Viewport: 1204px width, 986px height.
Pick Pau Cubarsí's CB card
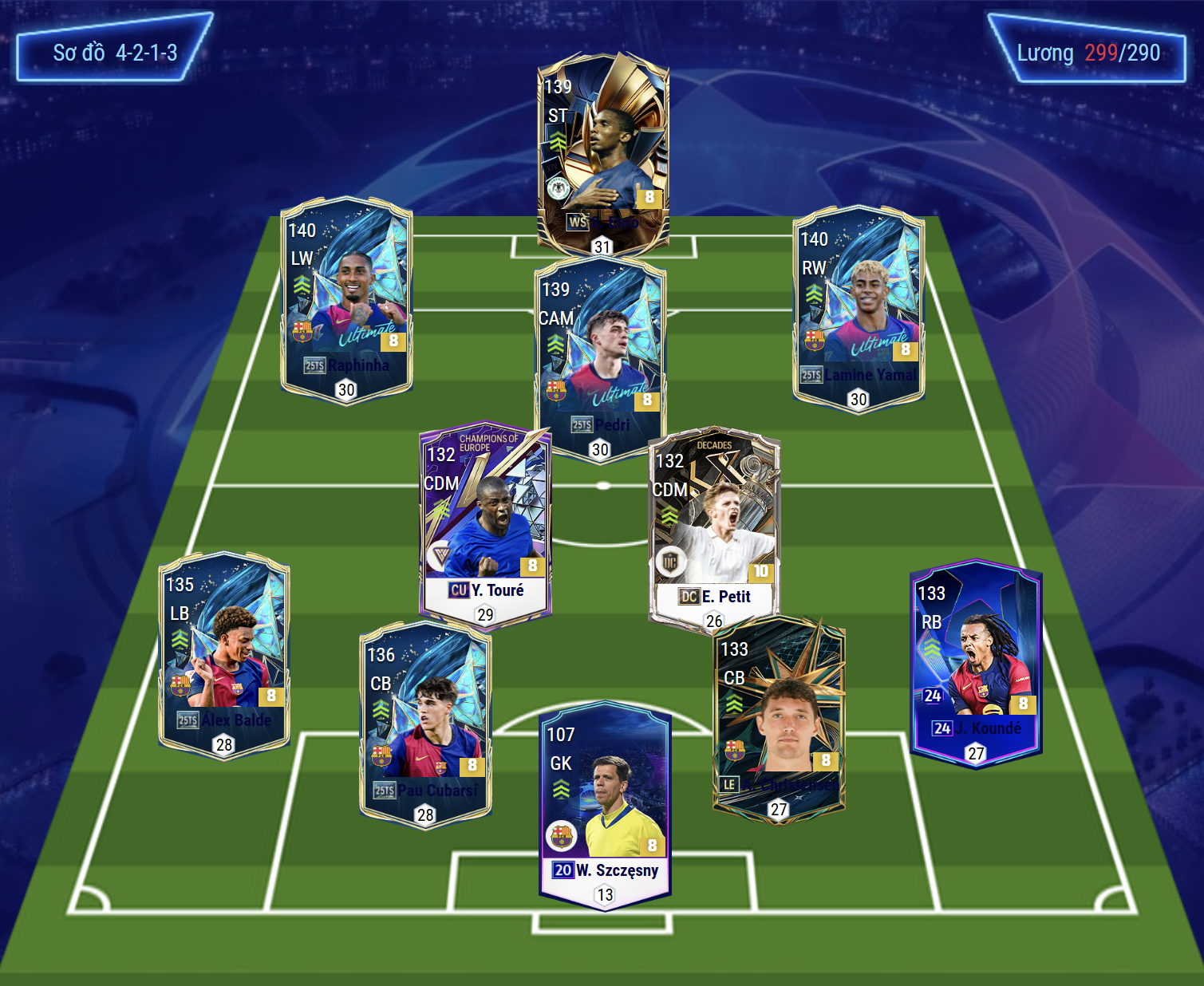[x=425, y=726]
